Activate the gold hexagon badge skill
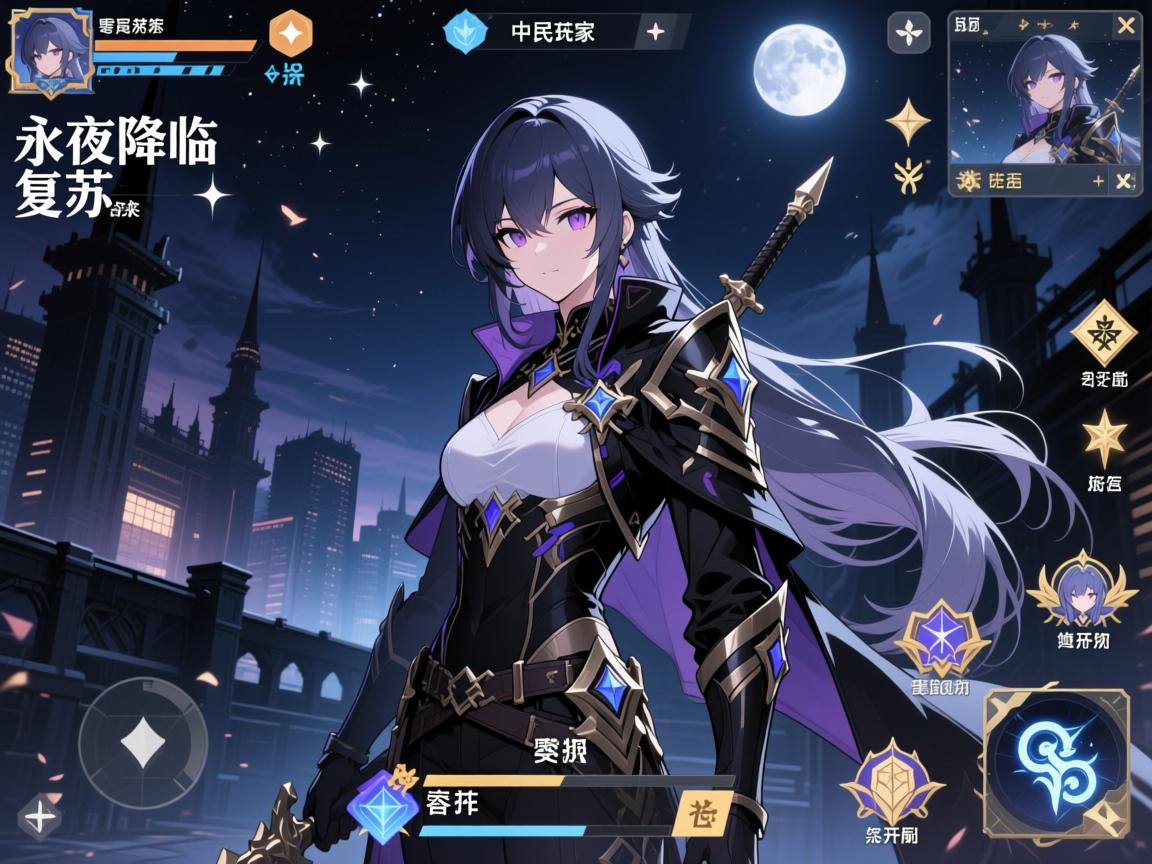1152x864 pixels. (892, 783)
